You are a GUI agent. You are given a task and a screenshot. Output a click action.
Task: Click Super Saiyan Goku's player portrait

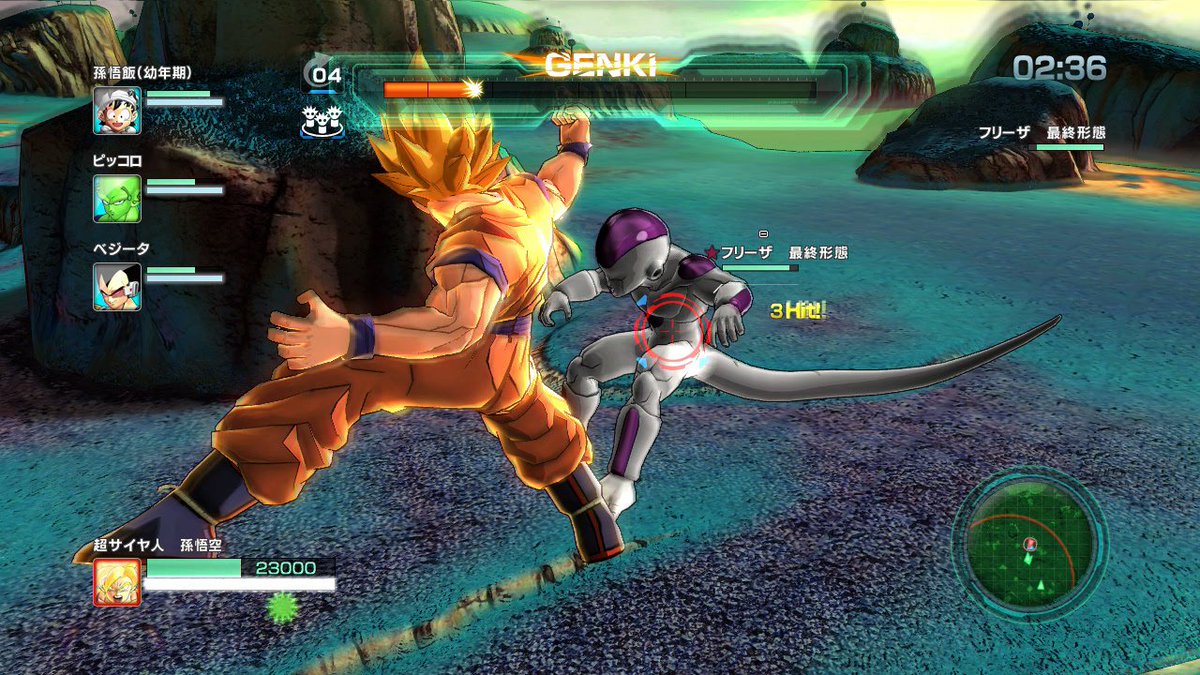click(117, 582)
